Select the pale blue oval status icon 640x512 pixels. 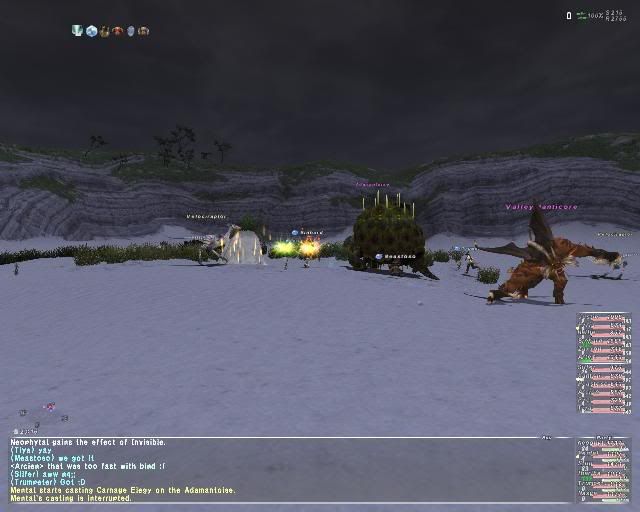coord(130,31)
